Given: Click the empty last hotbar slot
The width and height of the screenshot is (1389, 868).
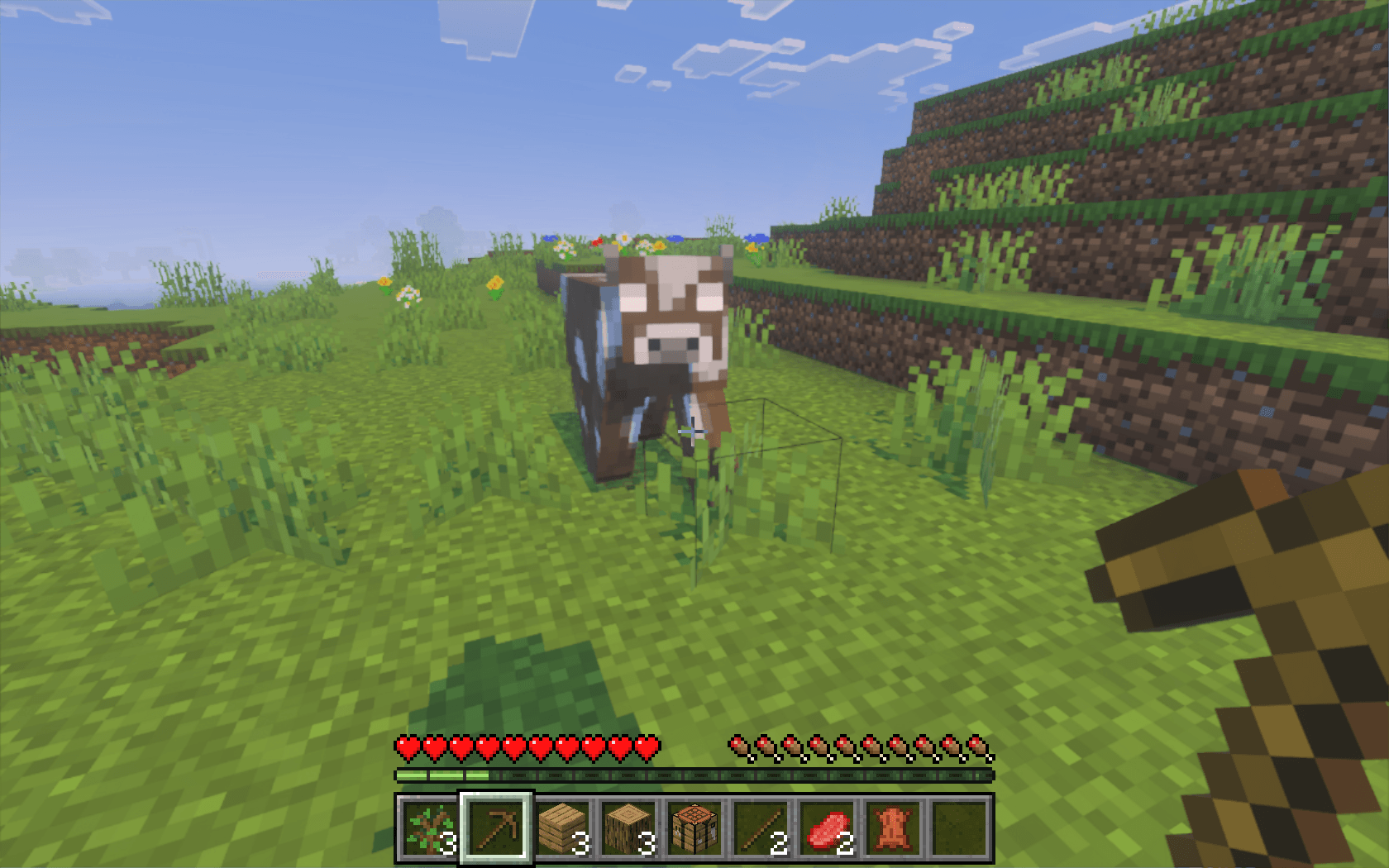Looking at the screenshot, I should [960, 829].
